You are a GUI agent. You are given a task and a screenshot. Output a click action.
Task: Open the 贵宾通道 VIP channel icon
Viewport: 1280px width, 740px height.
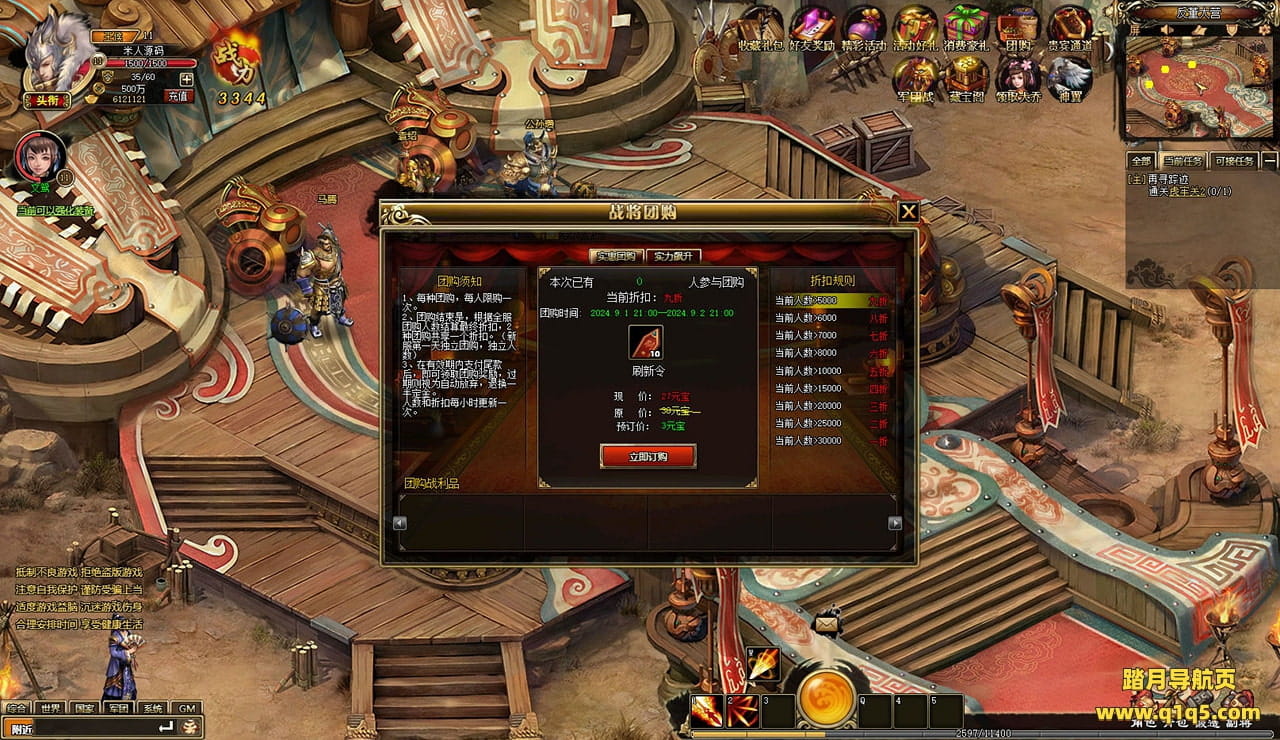click(x=1069, y=26)
